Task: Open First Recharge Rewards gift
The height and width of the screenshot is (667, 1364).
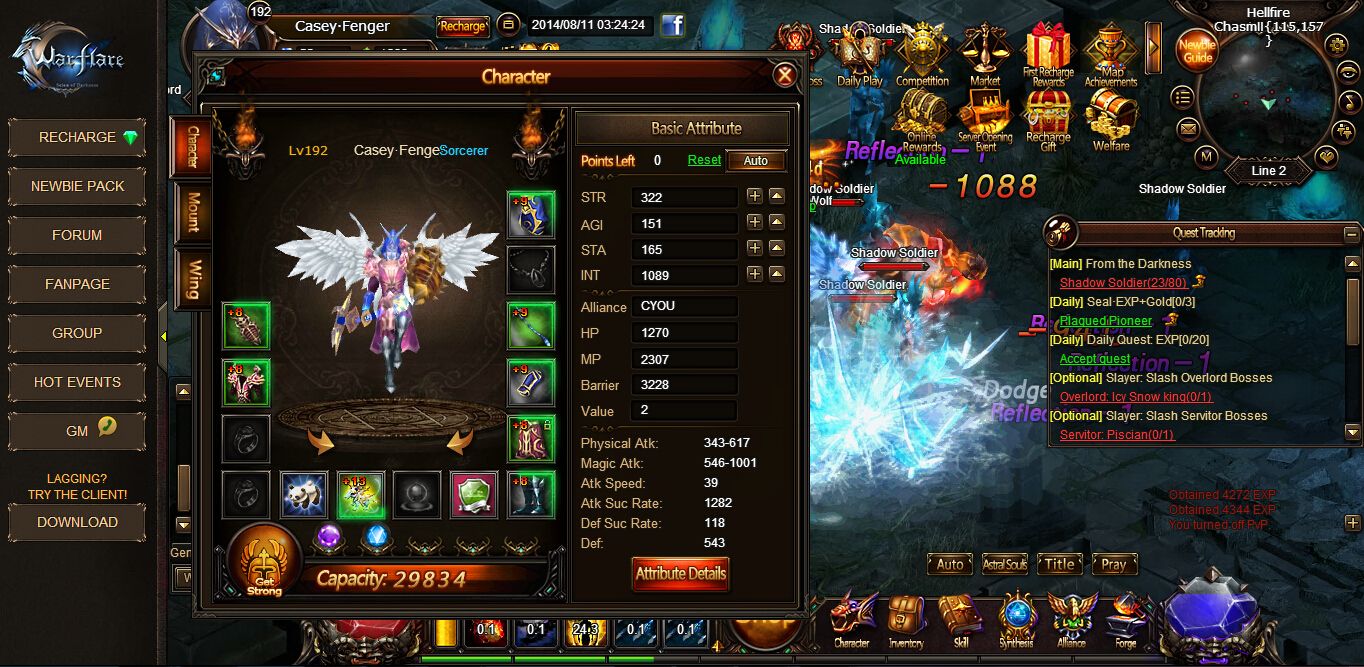Action: pyautogui.click(x=1048, y=55)
